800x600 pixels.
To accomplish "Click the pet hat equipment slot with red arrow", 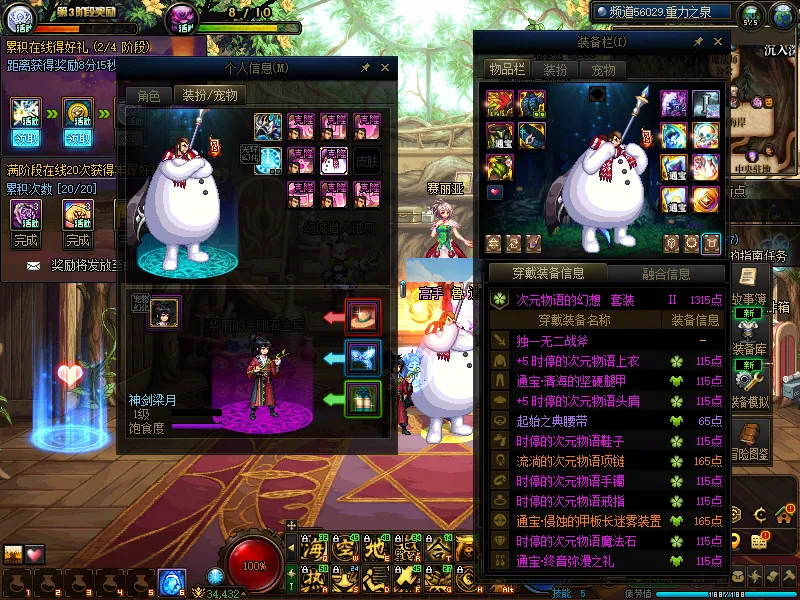I will click(x=362, y=316).
